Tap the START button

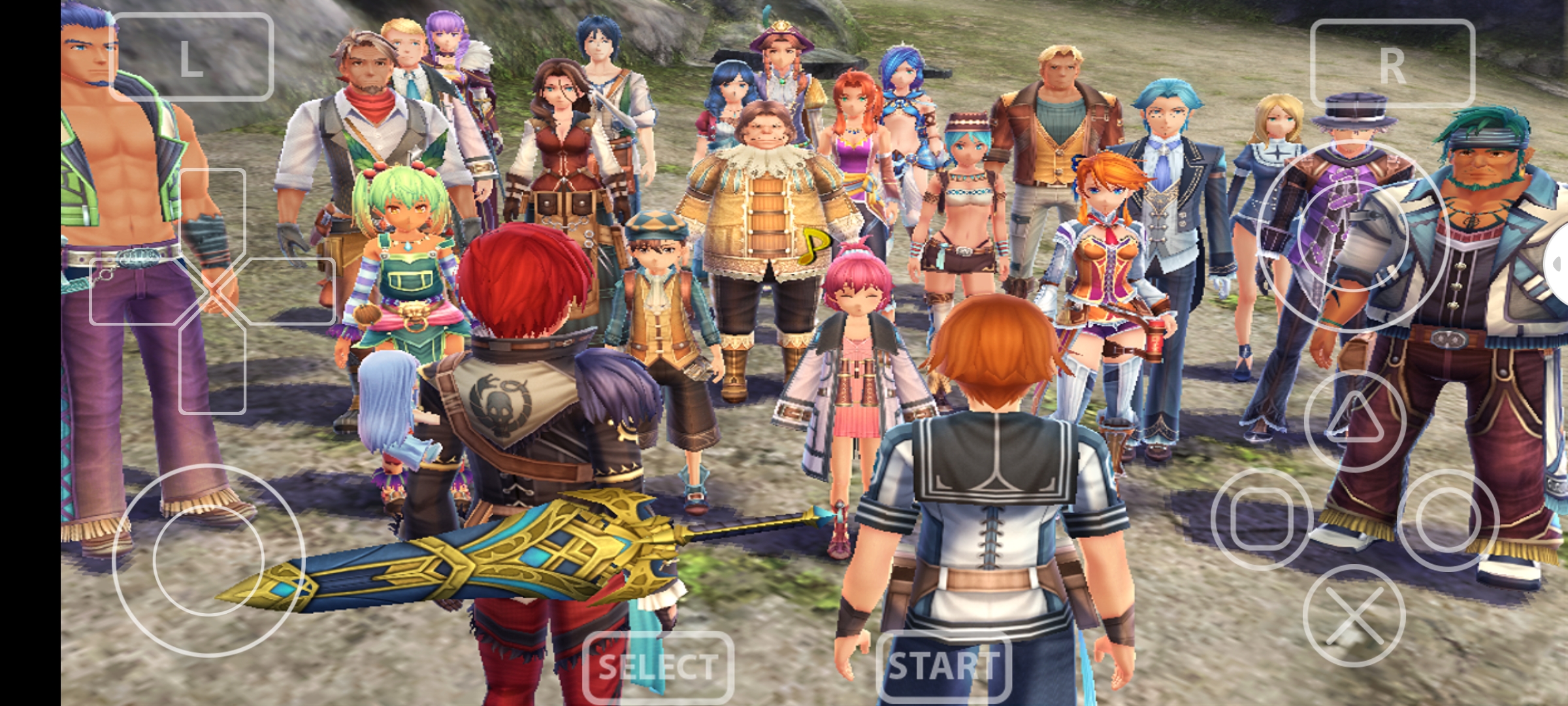click(x=943, y=665)
